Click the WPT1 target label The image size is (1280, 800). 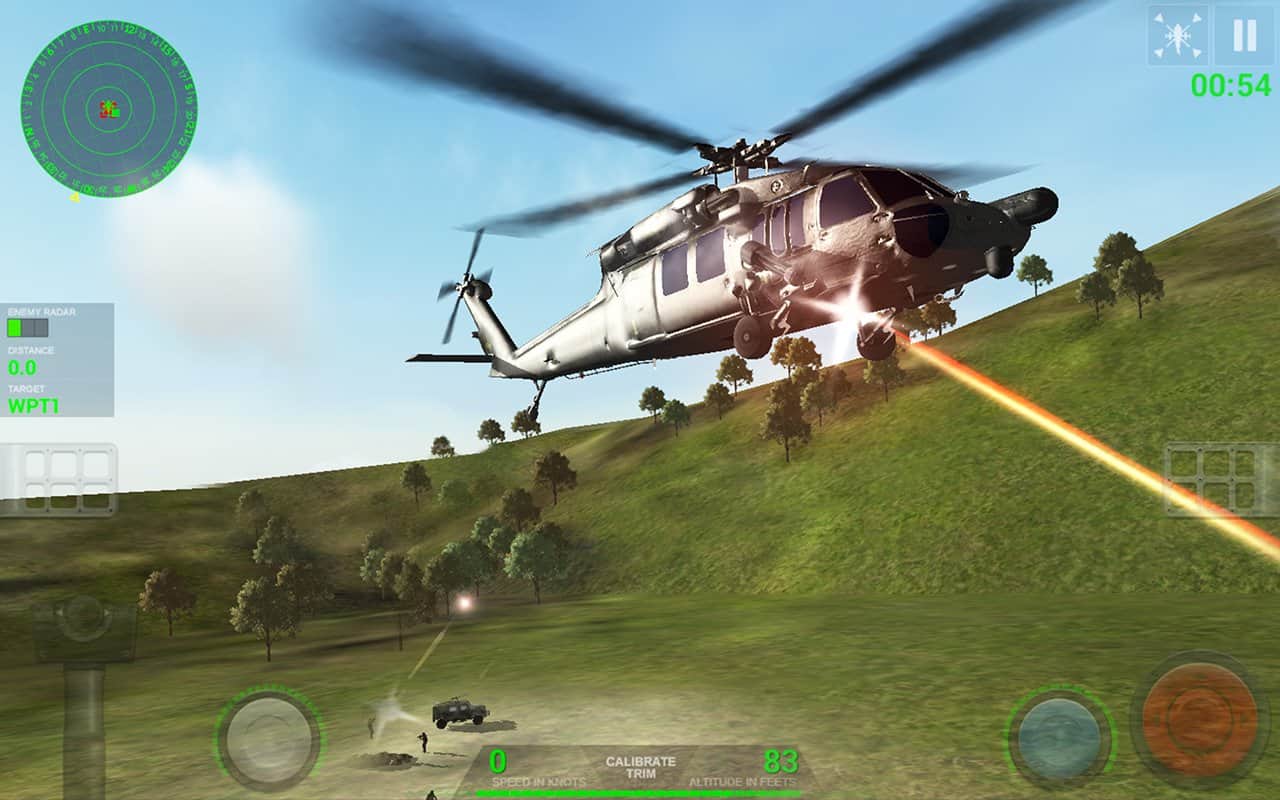coord(32,403)
